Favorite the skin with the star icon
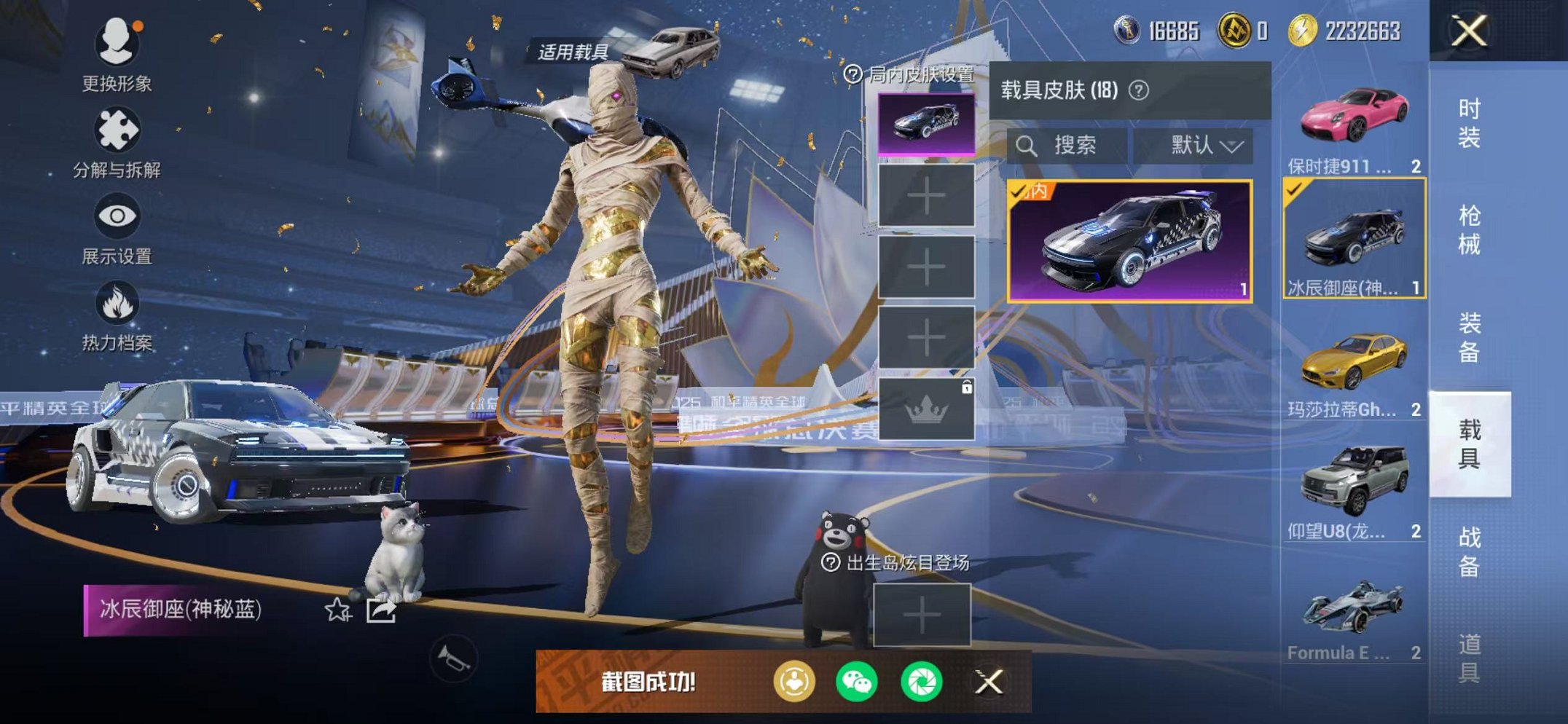1568x724 pixels. (x=337, y=610)
